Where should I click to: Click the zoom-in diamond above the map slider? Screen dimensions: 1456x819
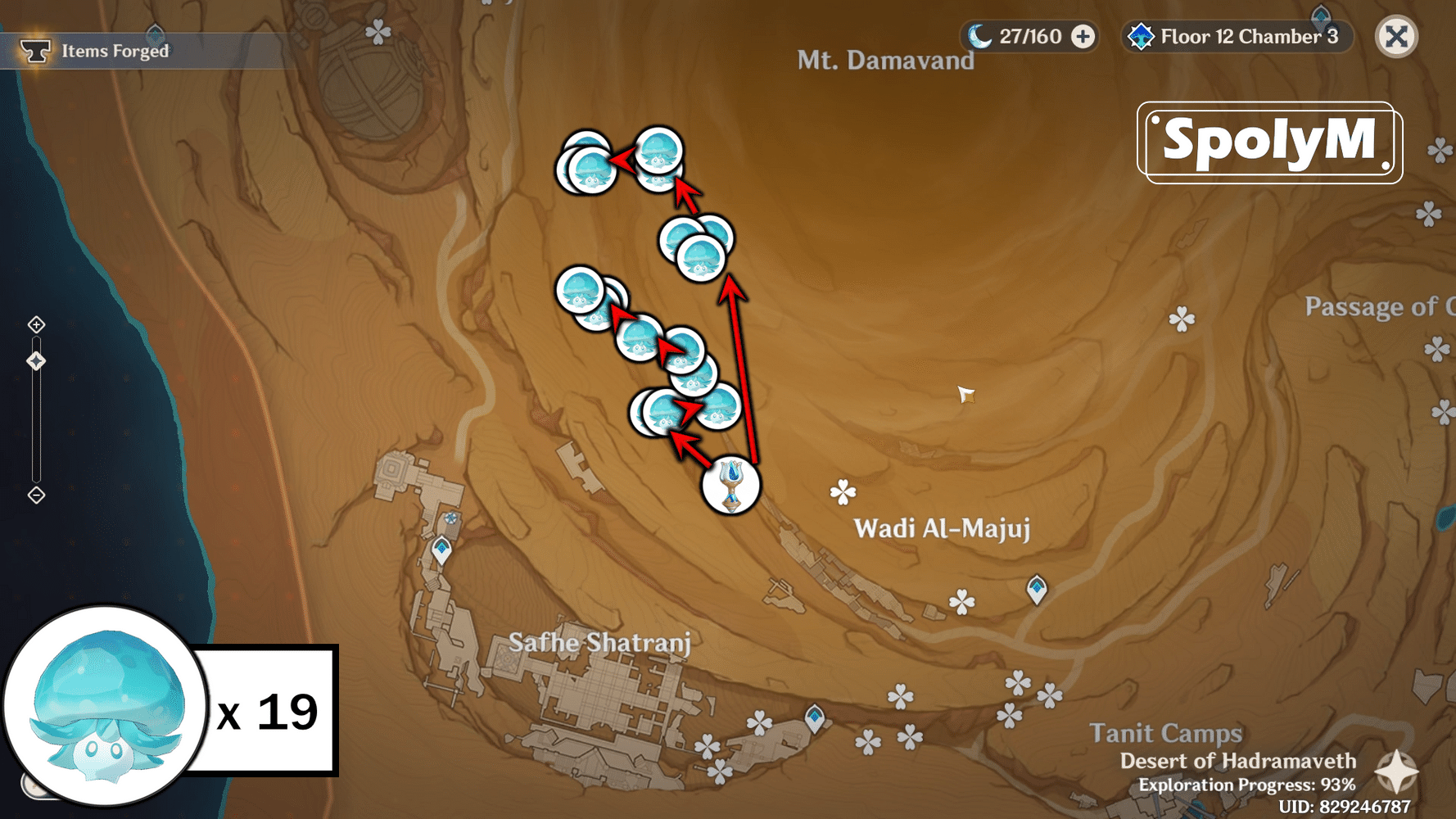pyautogui.click(x=36, y=324)
